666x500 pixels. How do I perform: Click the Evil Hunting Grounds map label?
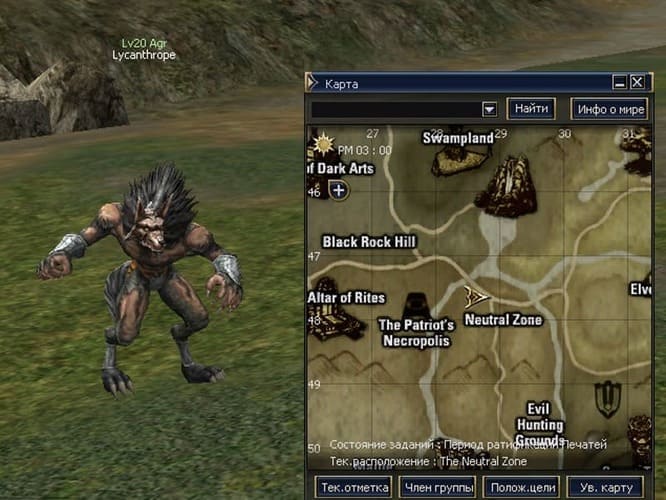click(539, 424)
